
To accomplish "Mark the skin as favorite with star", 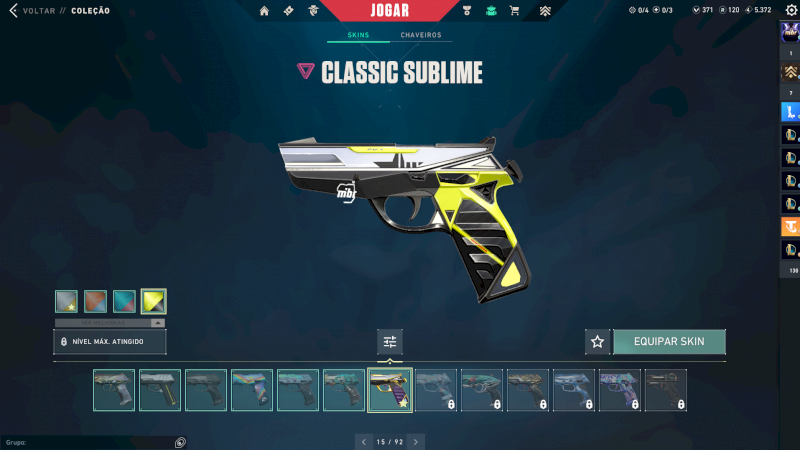I will coord(597,342).
